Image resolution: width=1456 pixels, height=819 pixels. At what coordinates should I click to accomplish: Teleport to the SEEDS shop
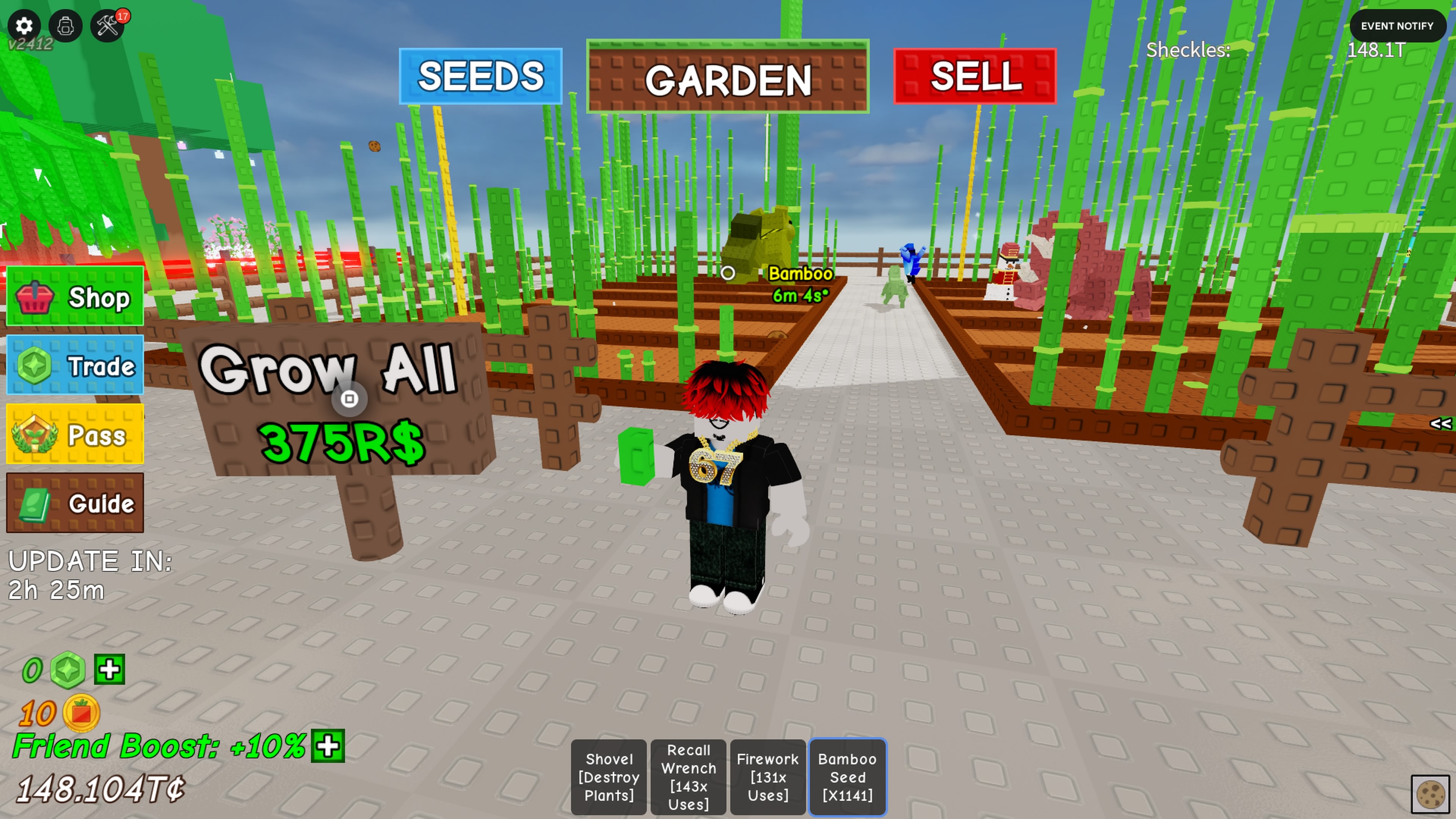point(480,76)
